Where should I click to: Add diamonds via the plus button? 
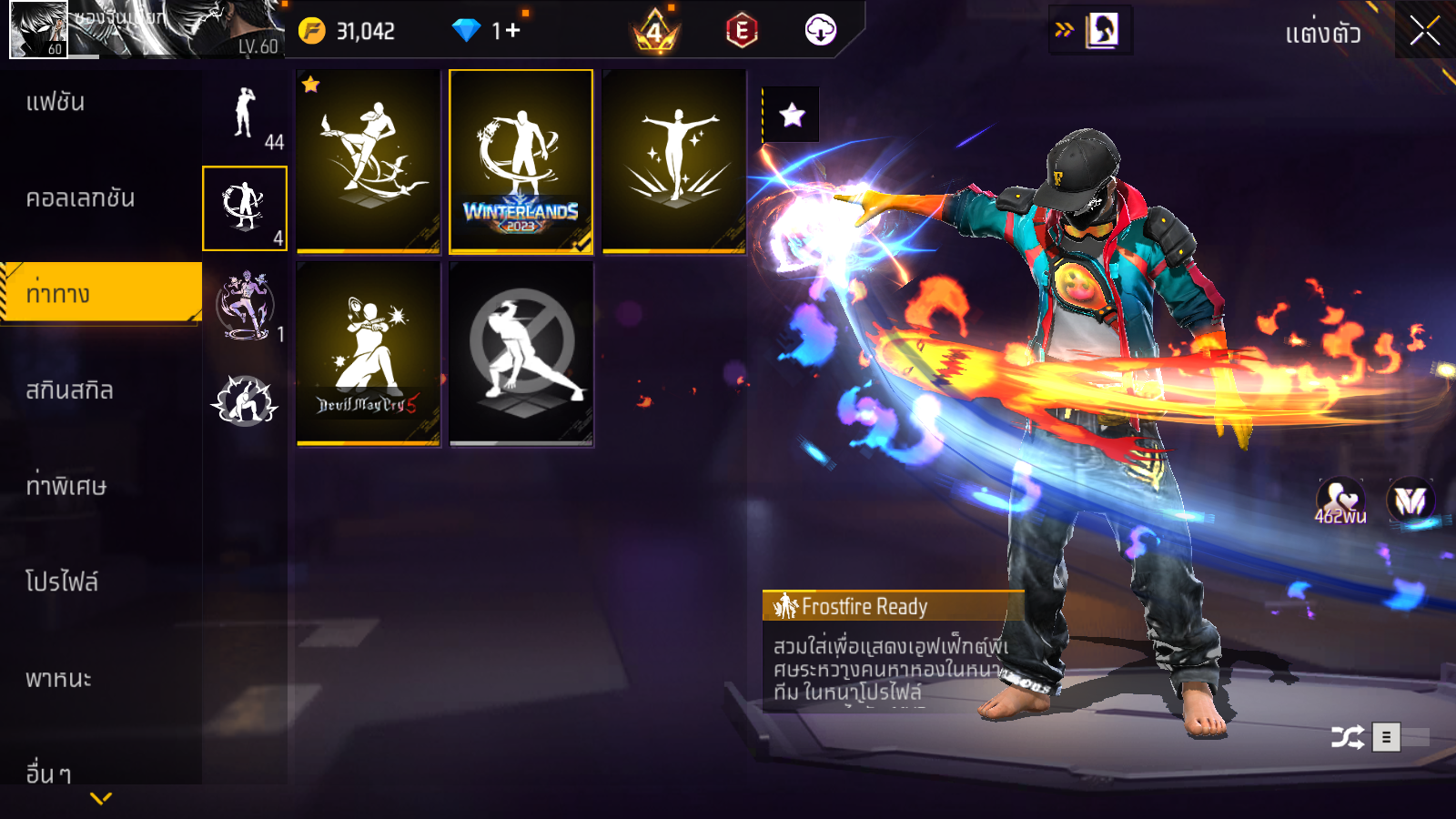pos(512,31)
